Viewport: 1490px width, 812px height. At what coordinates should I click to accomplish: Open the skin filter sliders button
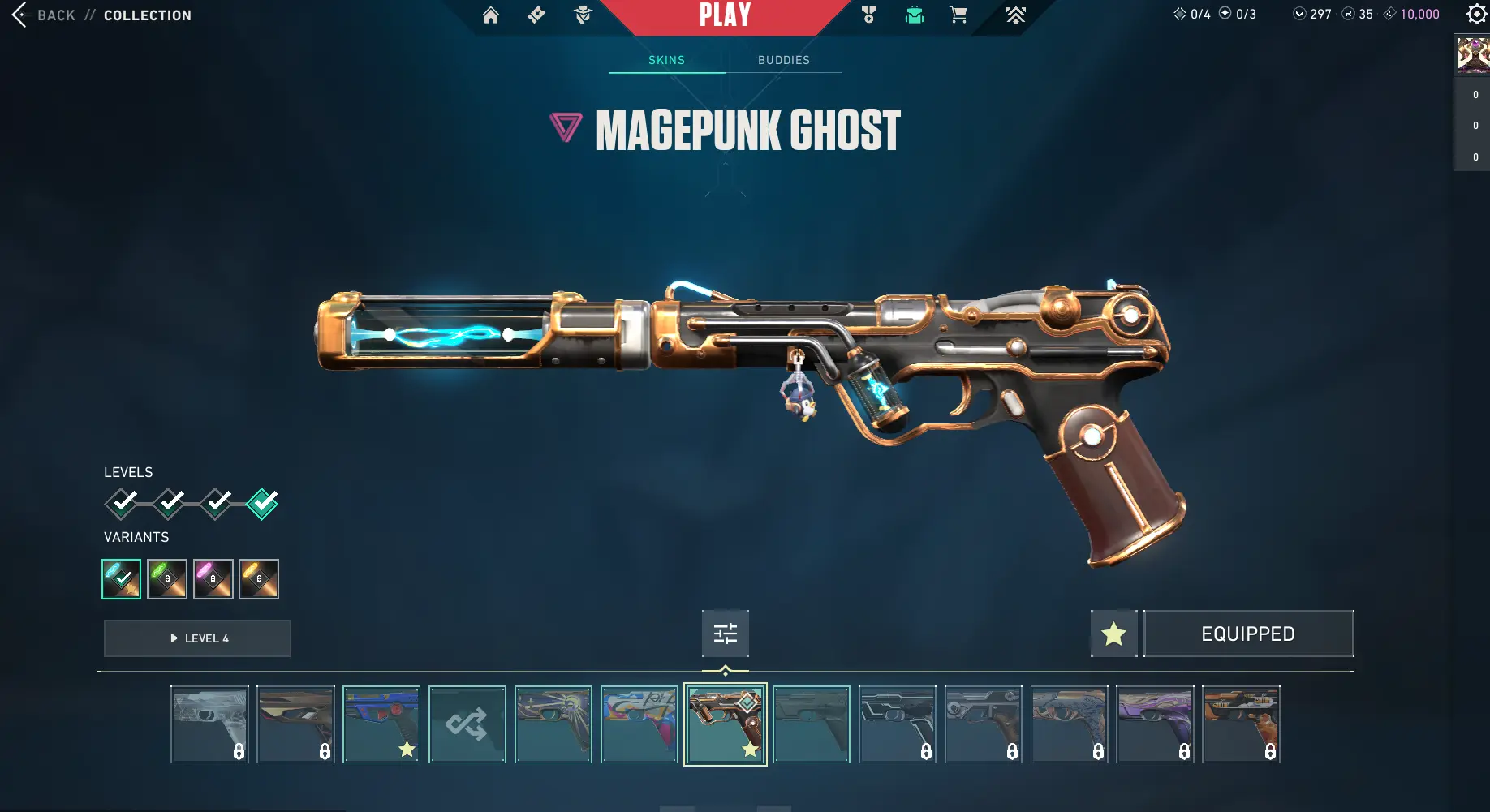[725, 634]
